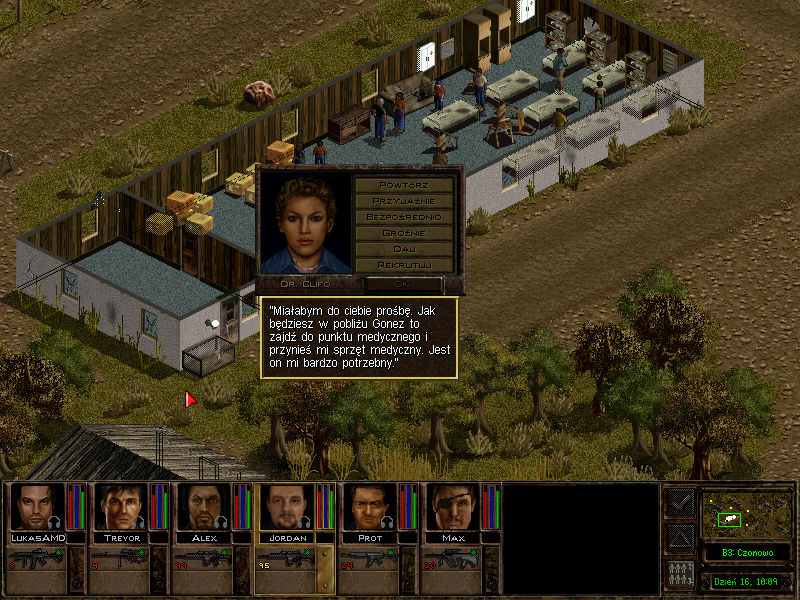Select Jordan's portrait
This screenshot has width=800, height=600.
point(285,508)
